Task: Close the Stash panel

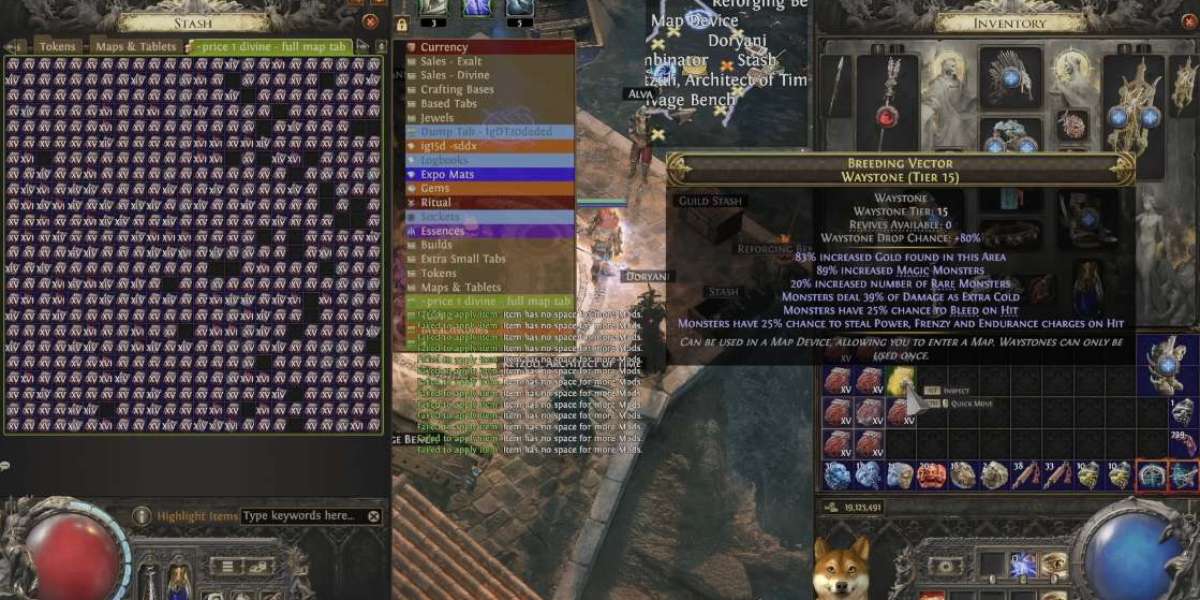Action: coord(371,21)
